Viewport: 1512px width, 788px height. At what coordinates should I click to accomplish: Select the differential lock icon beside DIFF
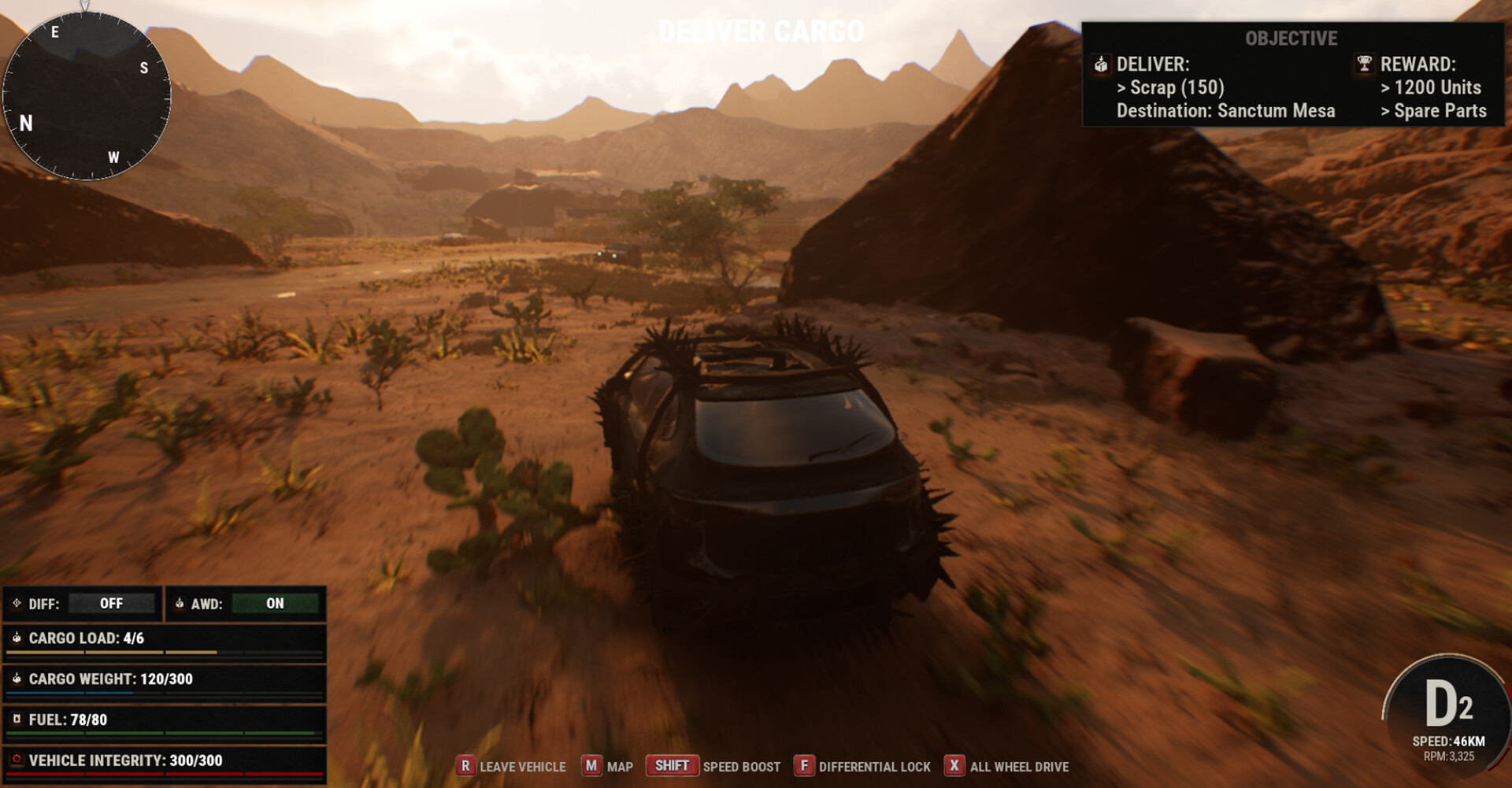17,604
